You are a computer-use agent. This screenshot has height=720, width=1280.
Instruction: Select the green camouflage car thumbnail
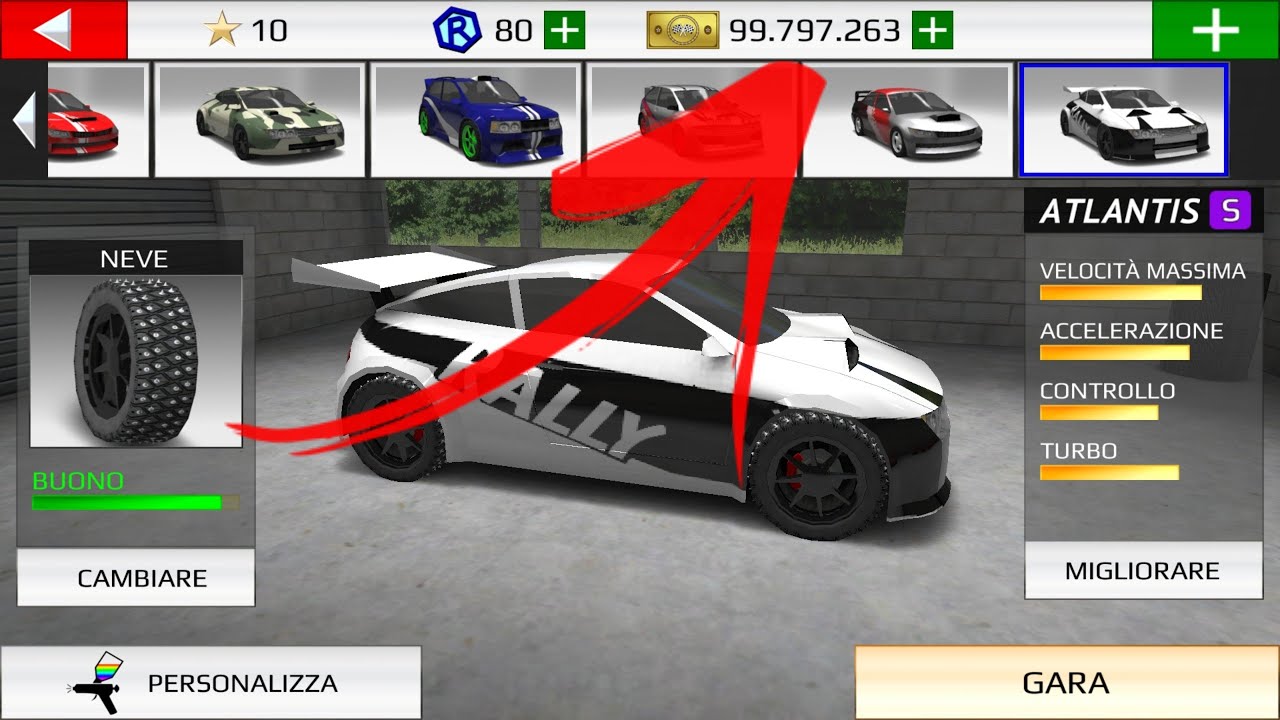pos(260,119)
